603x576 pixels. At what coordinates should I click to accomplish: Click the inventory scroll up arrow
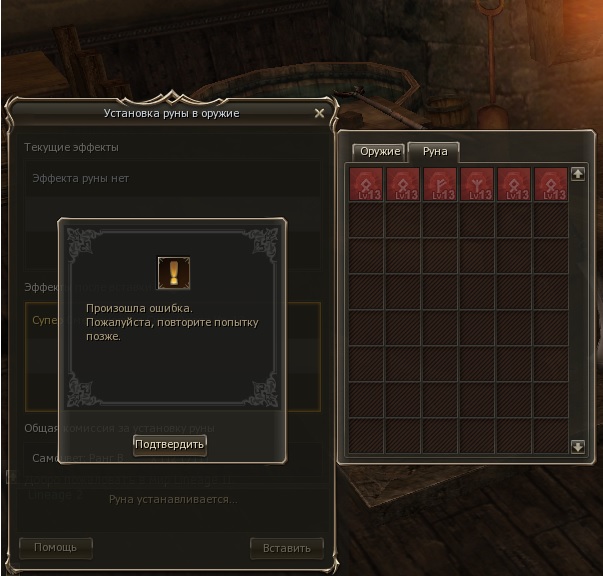pyautogui.click(x=577, y=174)
